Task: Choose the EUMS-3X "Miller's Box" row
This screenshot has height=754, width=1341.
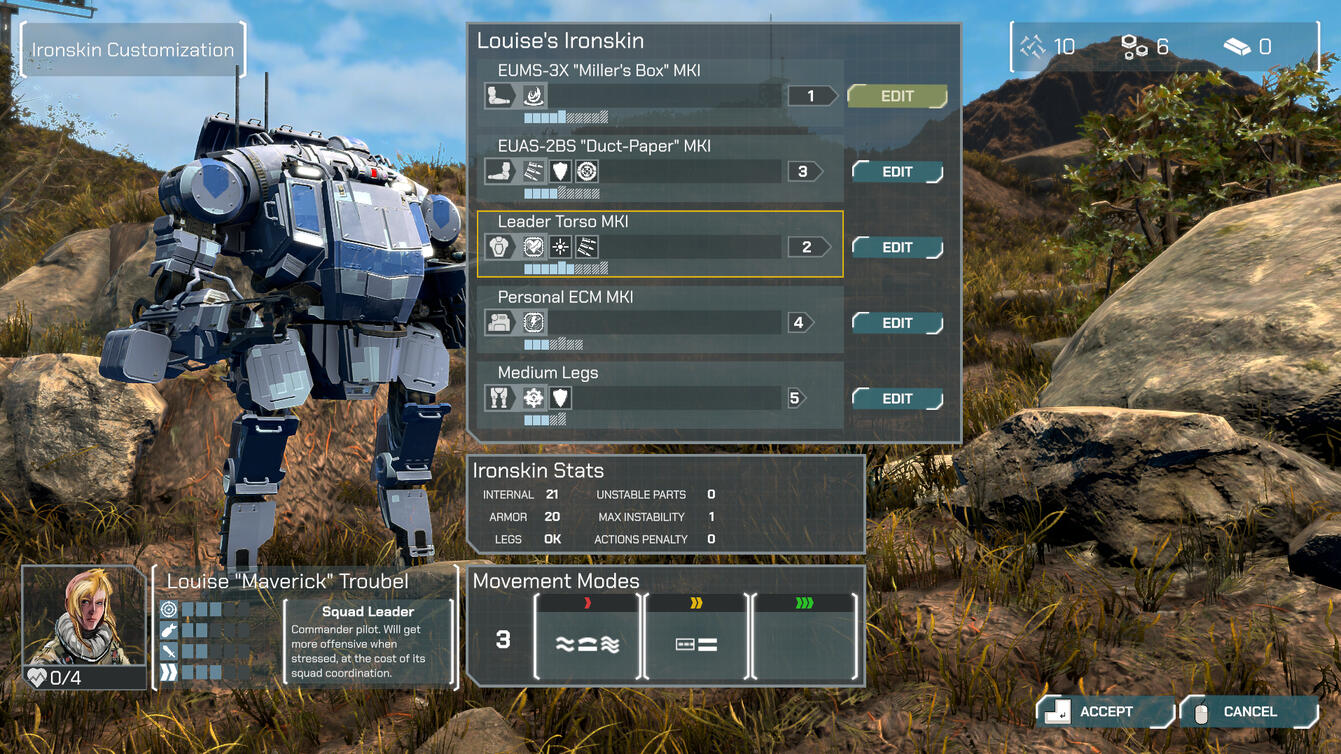Action: coord(659,92)
